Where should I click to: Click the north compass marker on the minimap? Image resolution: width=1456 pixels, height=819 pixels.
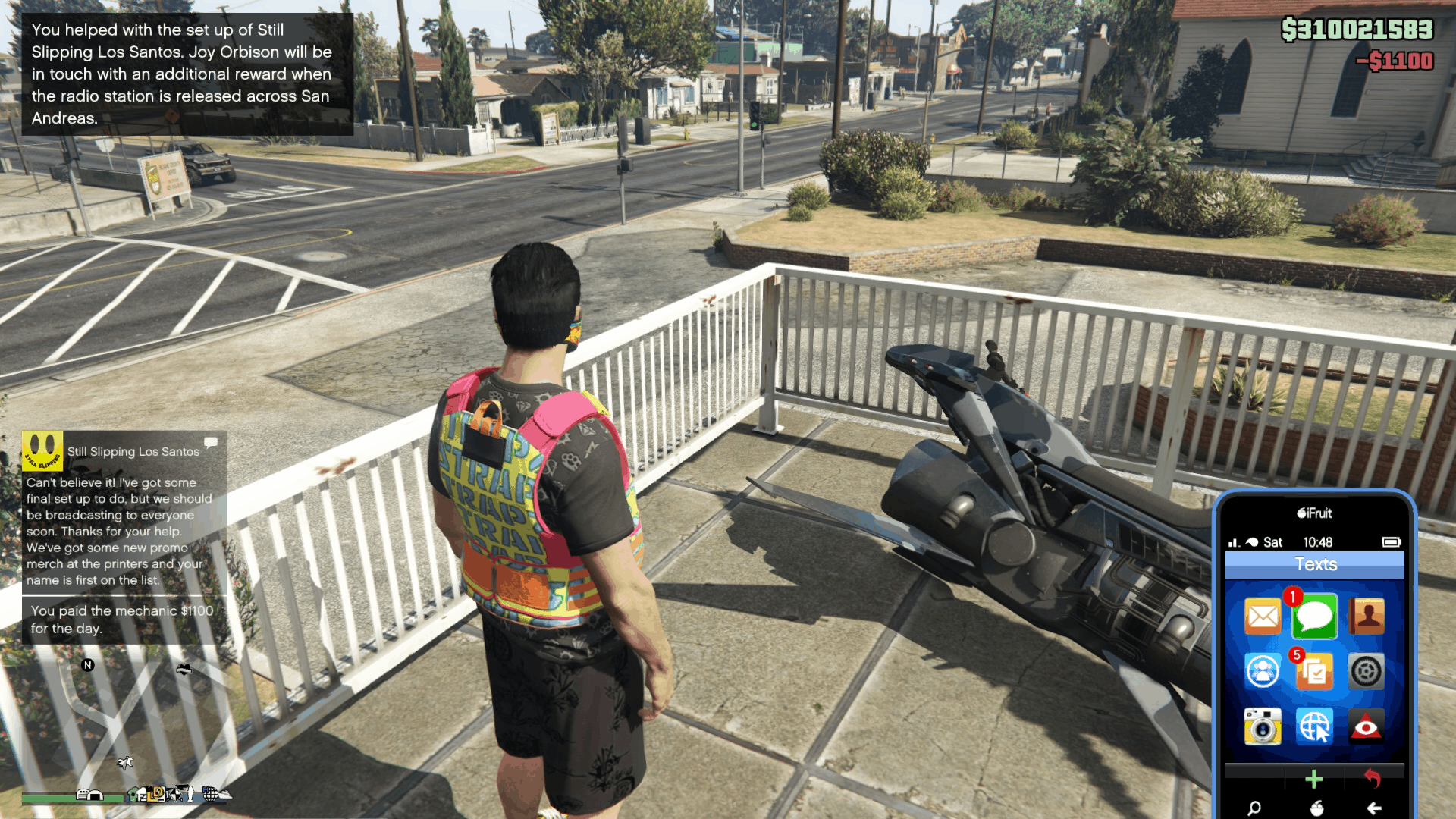click(88, 665)
